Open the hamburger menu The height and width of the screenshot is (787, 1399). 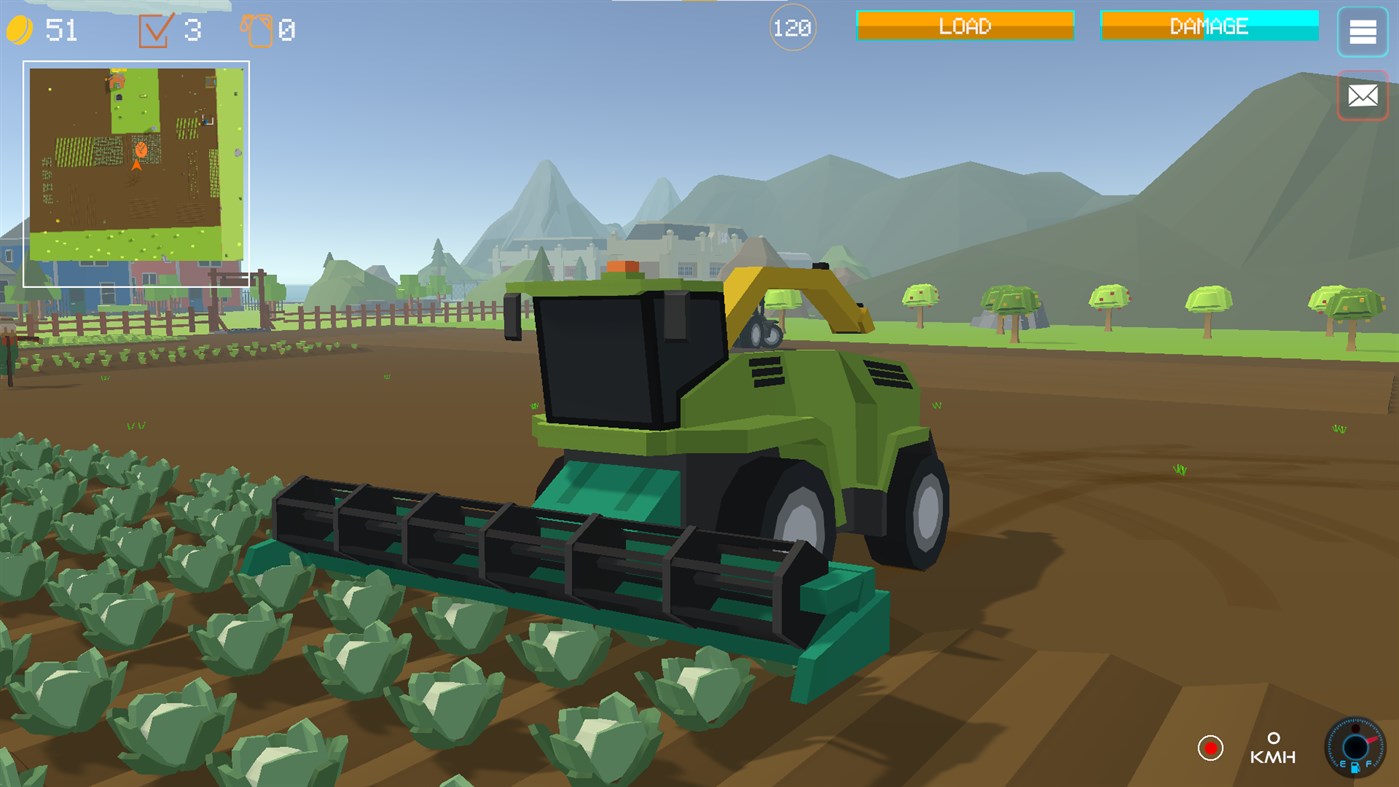click(1361, 31)
